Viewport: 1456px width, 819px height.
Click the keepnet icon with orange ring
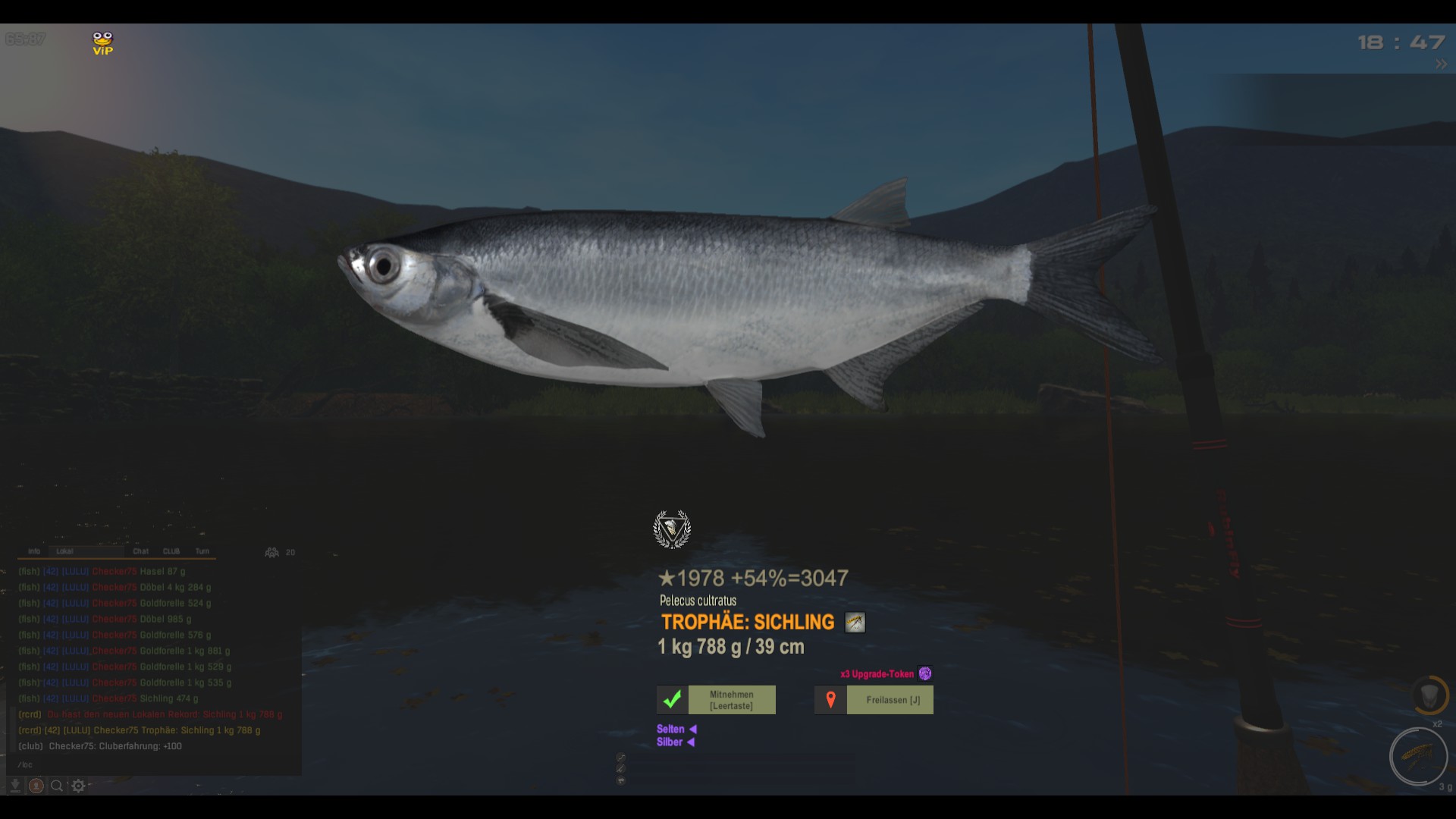(x=1429, y=695)
